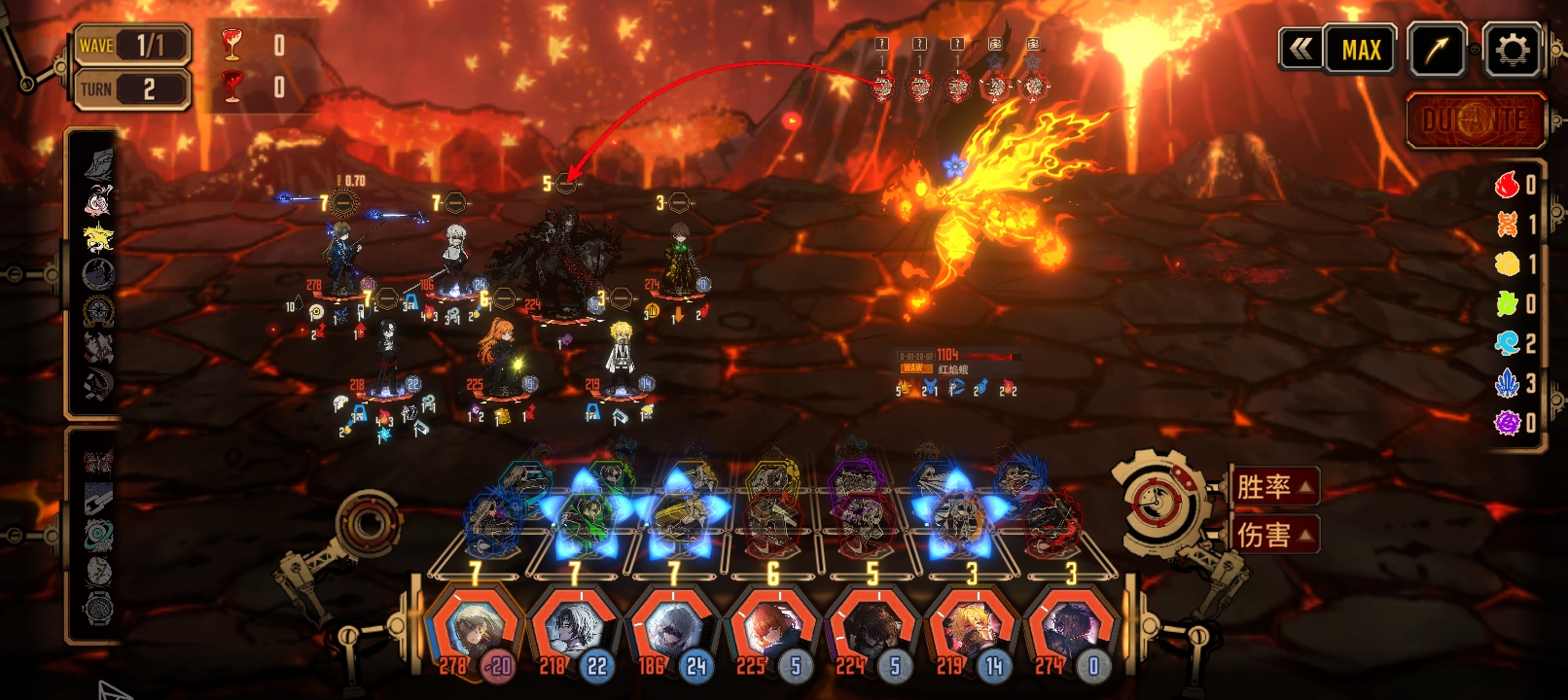1568x700 pixels.
Task: Inspect the yellow star gift icon
Action: point(98,237)
